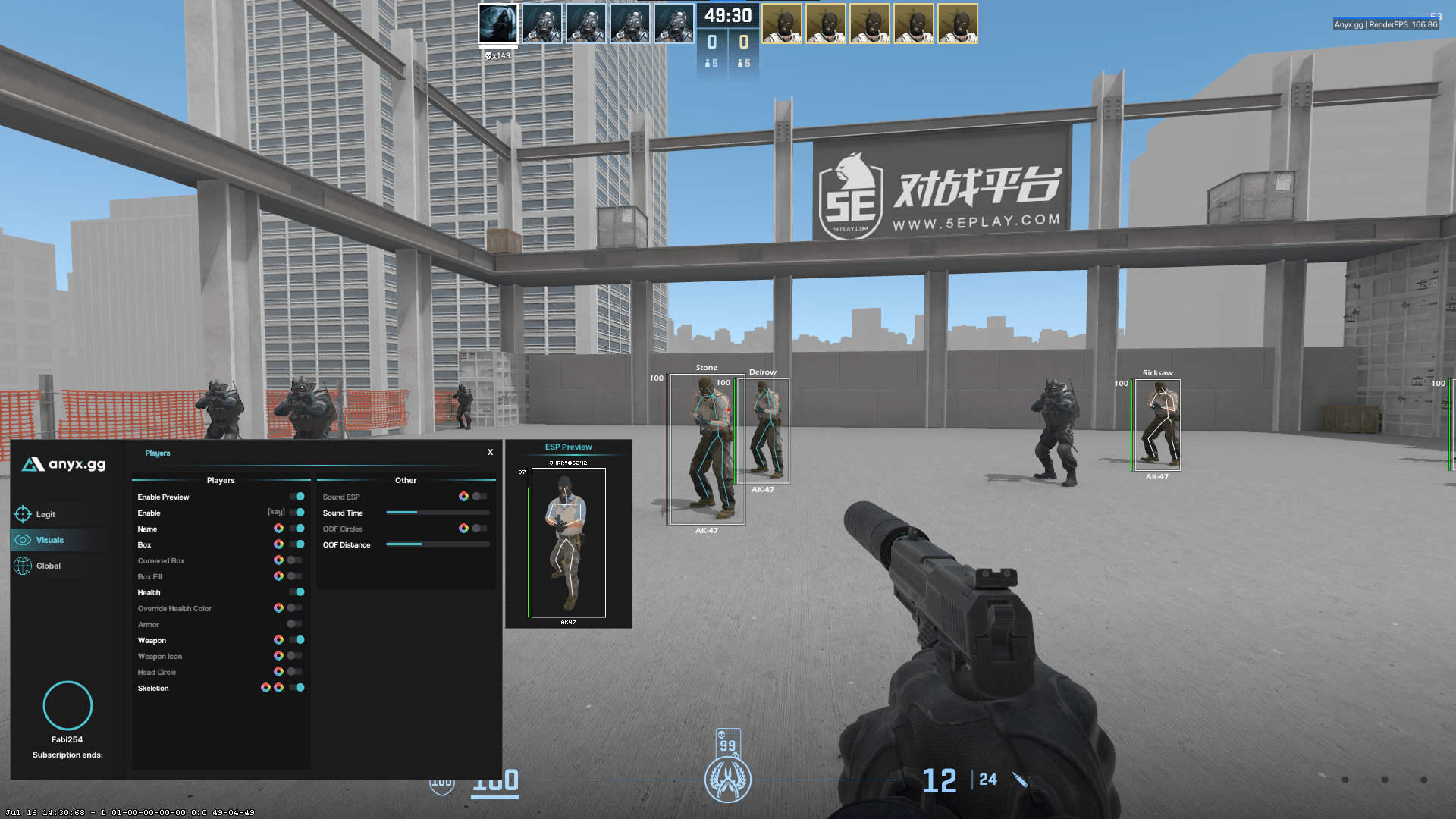
Task: Click the Visuals eye icon
Action: coord(24,540)
